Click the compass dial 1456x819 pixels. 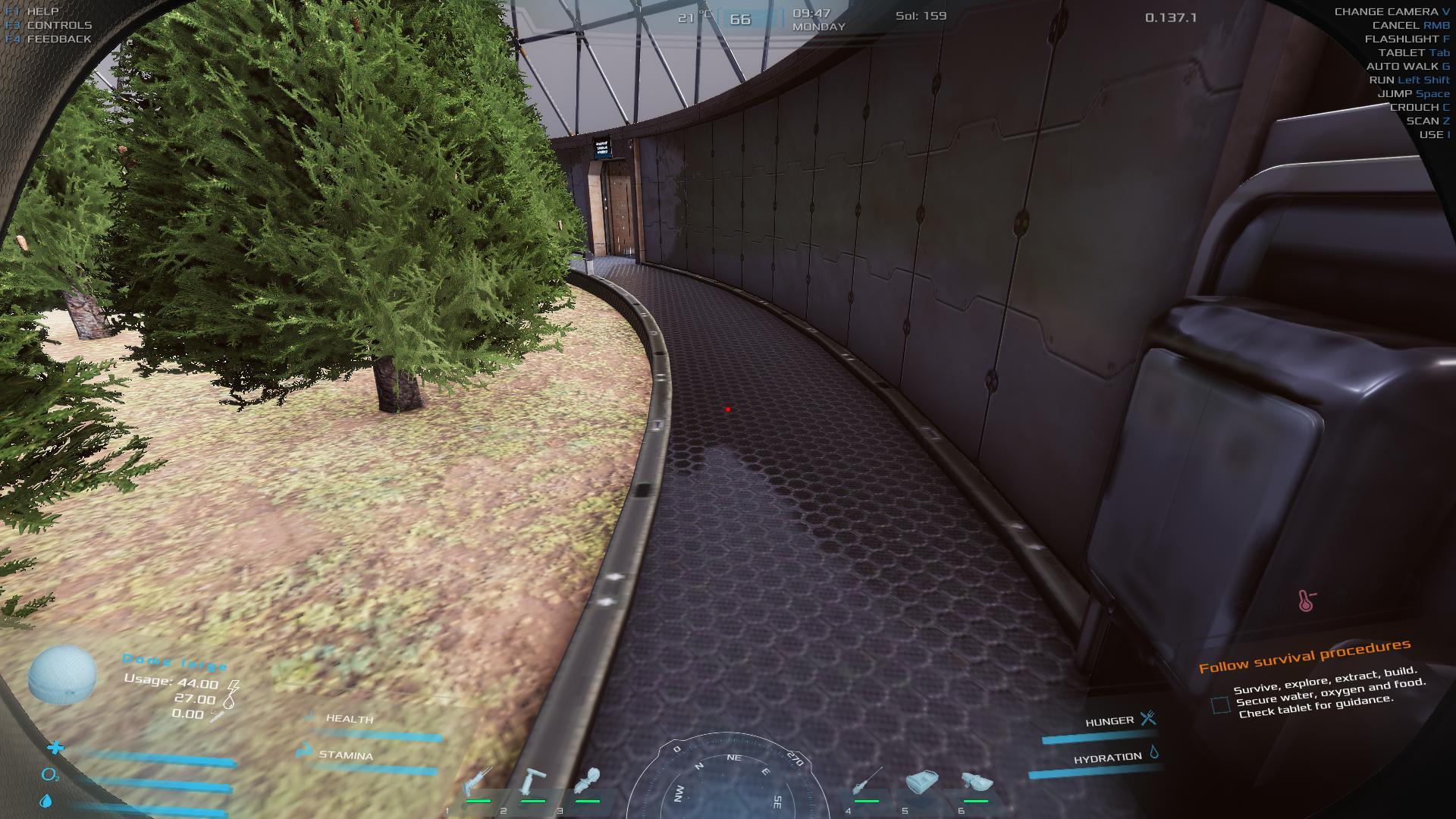tap(728, 785)
